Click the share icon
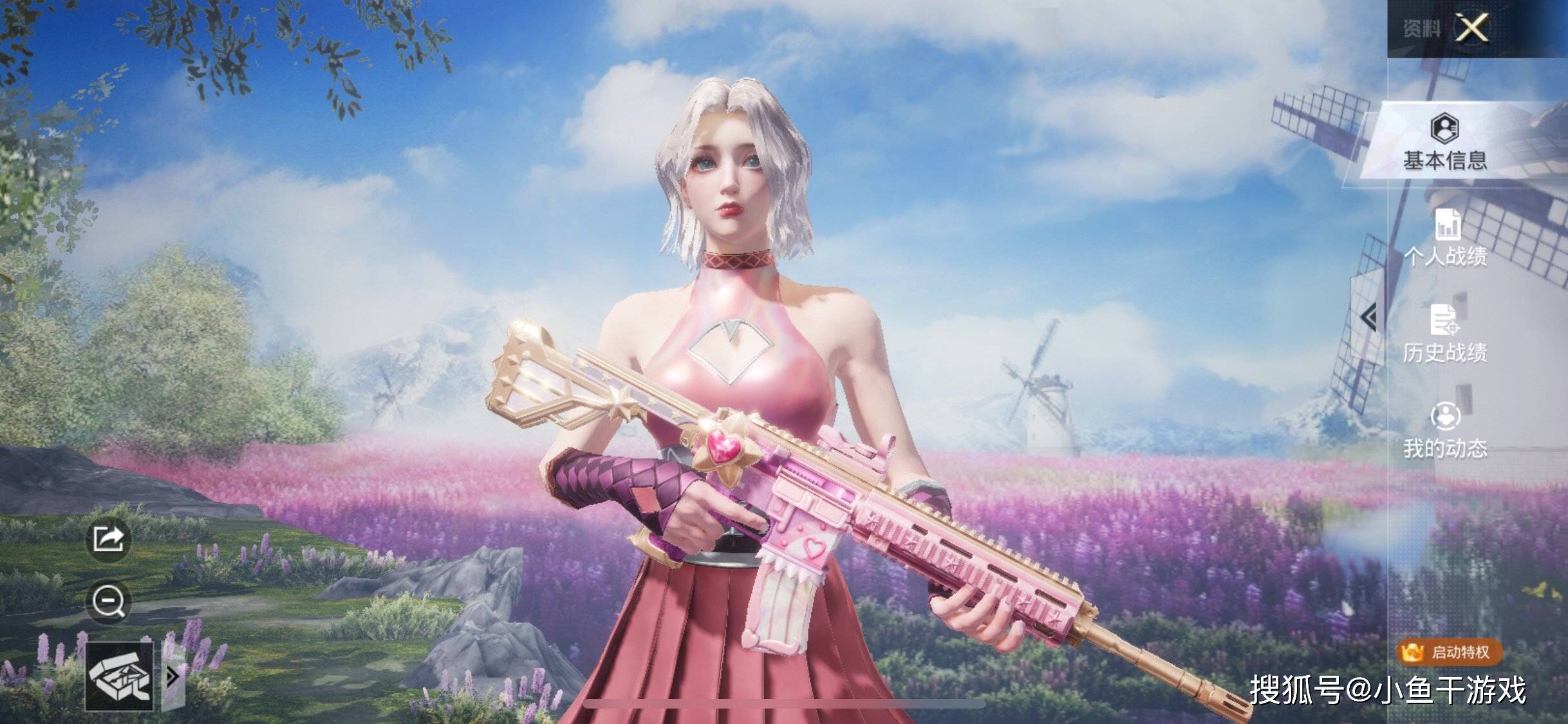This screenshot has height=724, width=1568. [108, 539]
